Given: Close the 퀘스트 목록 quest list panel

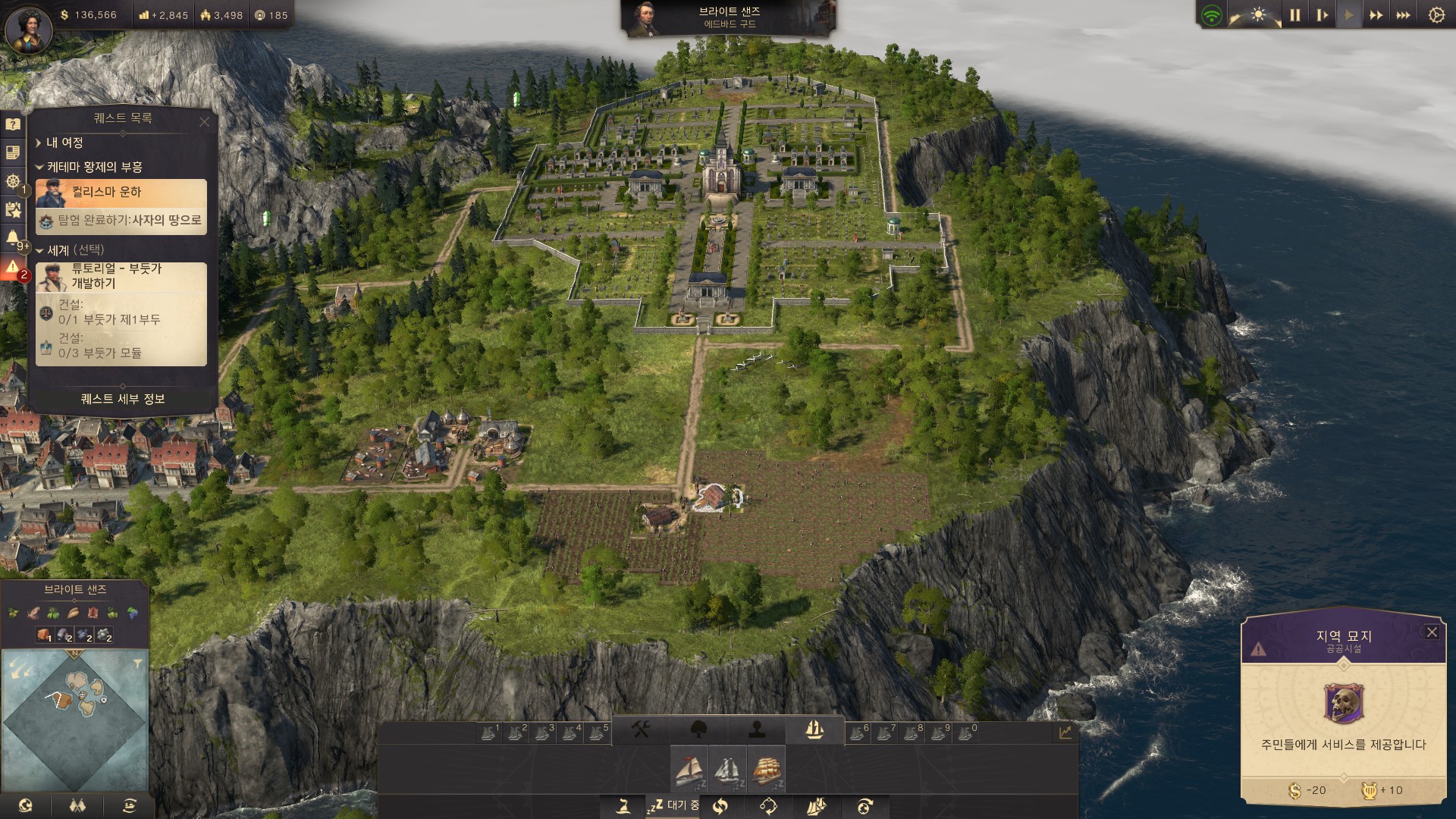Looking at the screenshot, I should [x=204, y=121].
